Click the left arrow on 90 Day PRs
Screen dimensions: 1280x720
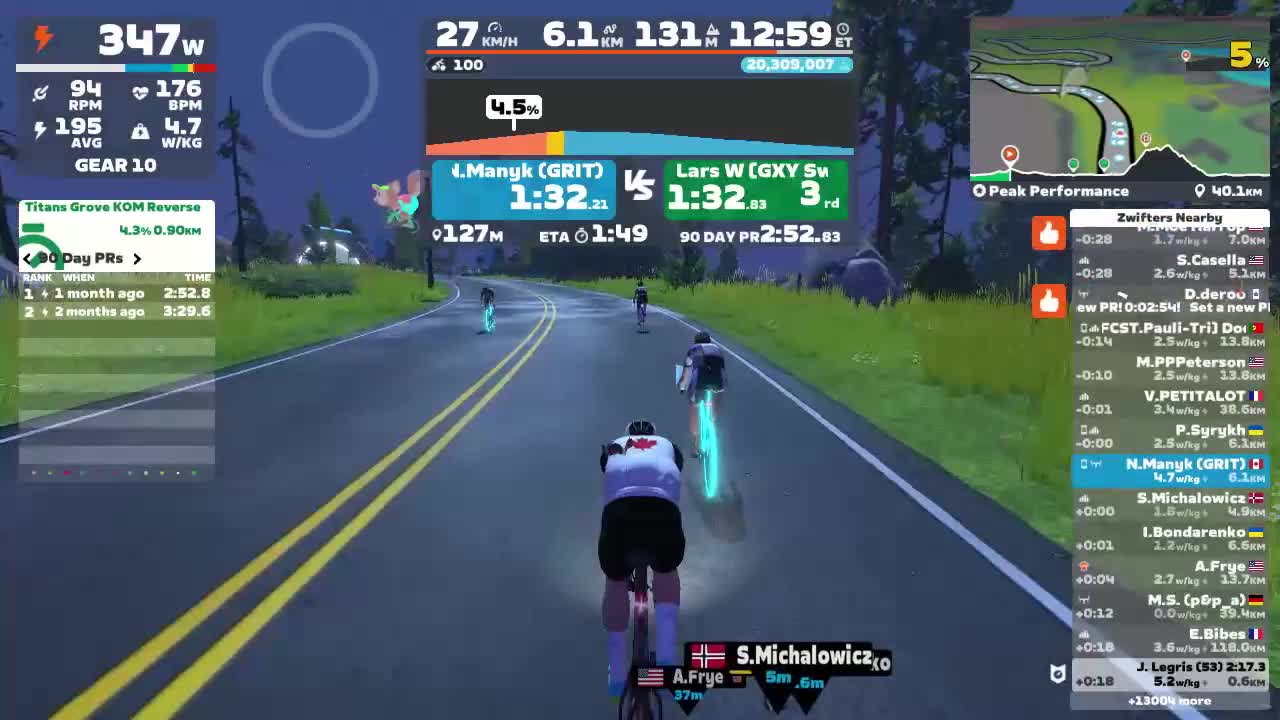tap(27, 258)
